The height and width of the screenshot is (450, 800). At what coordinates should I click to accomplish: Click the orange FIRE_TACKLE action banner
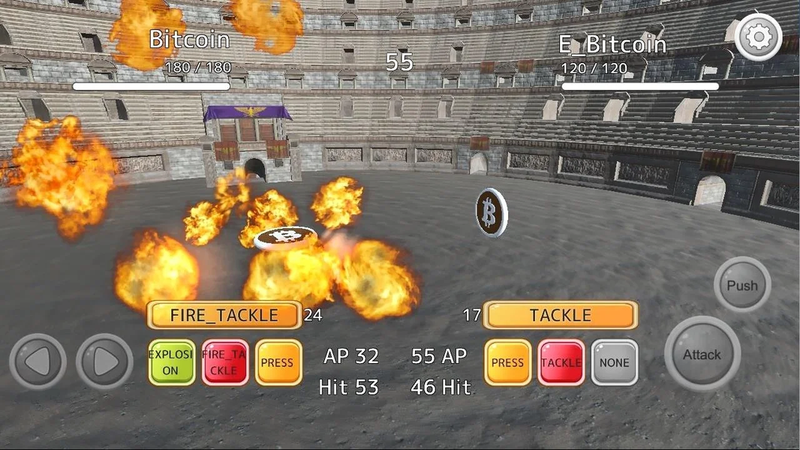(x=224, y=315)
